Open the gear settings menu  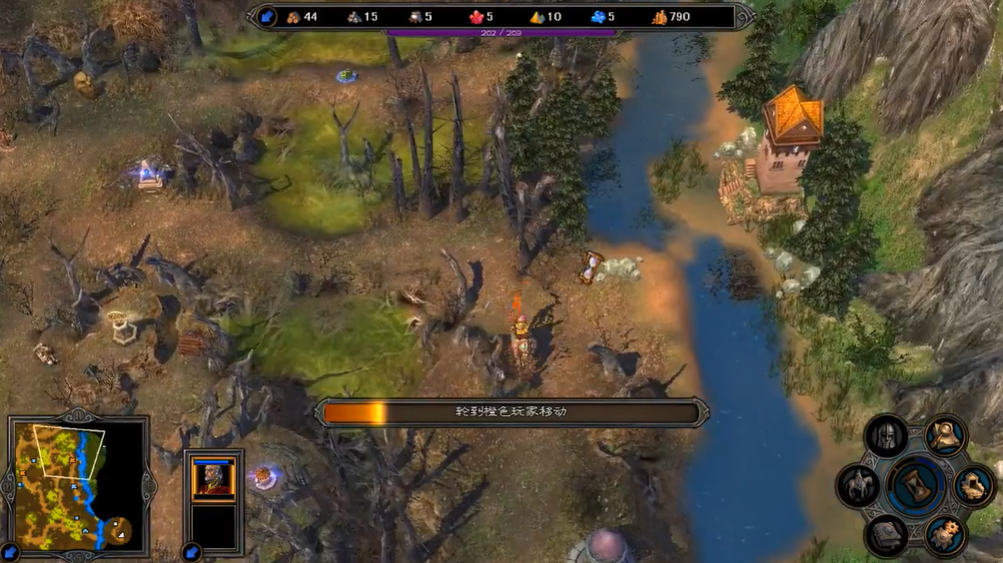coord(945,535)
